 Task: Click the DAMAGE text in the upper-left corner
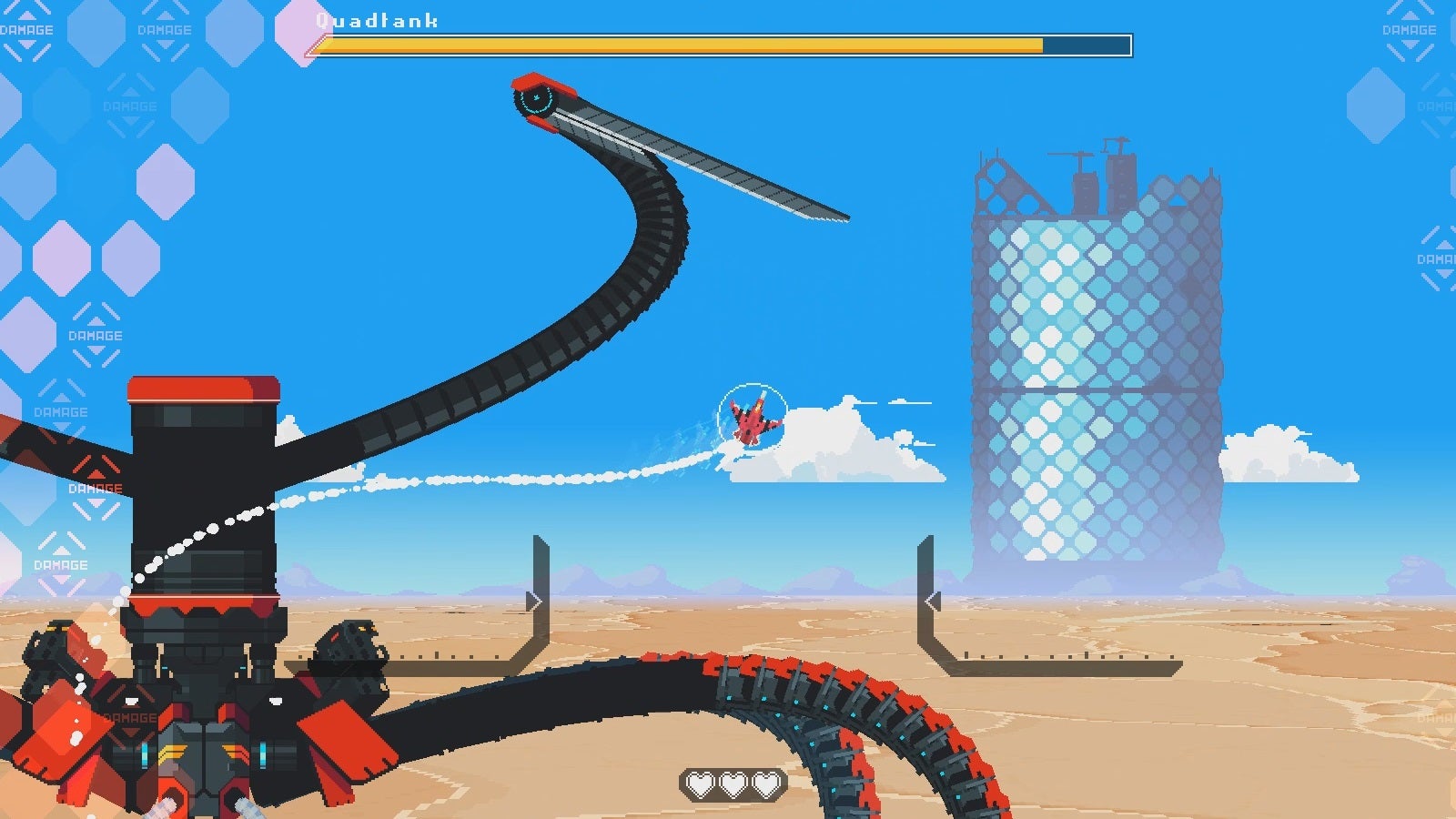[25, 28]
